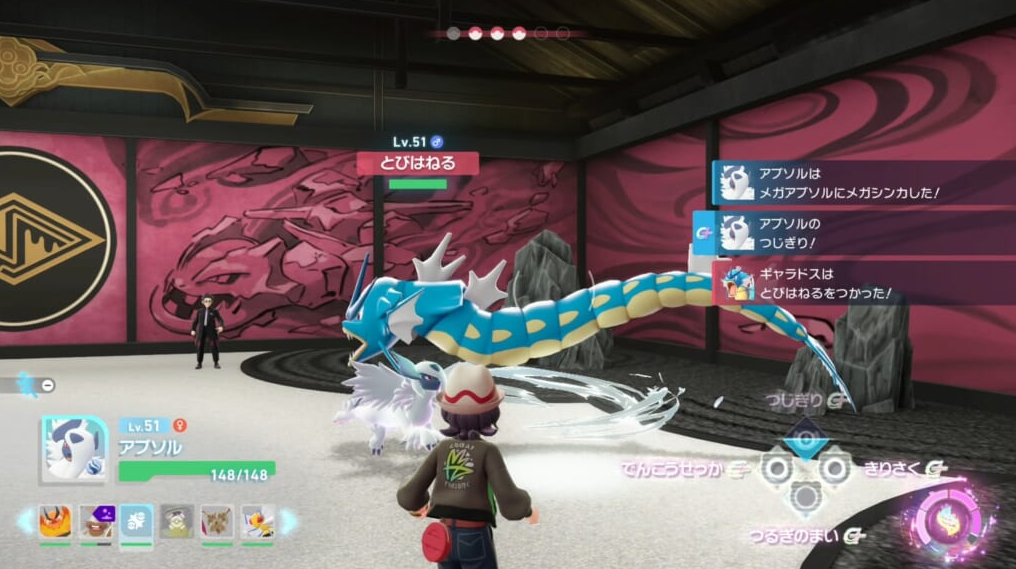Cycle the party list right

(288, 521)
